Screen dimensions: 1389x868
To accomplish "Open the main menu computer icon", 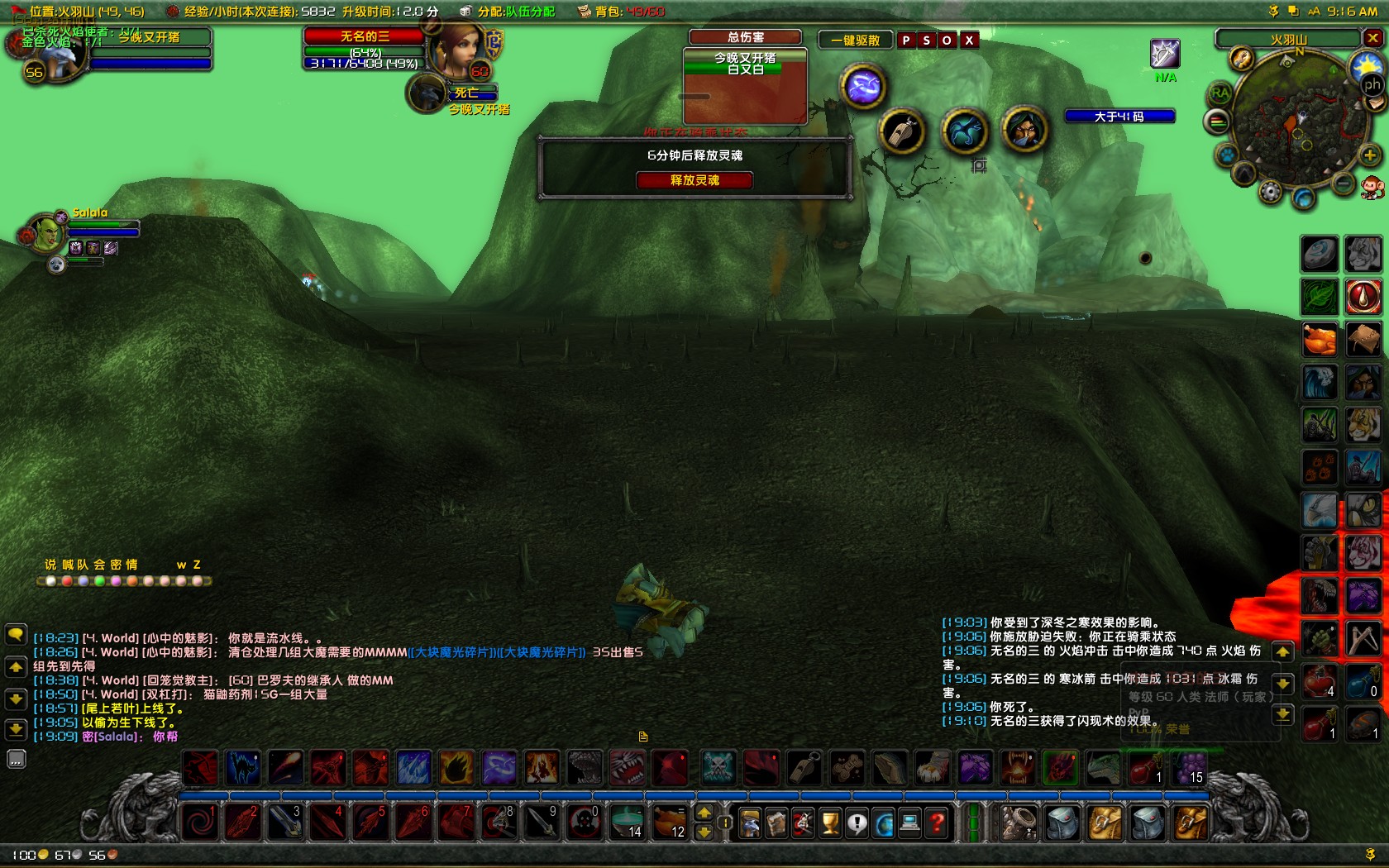I will pos(909,823).
